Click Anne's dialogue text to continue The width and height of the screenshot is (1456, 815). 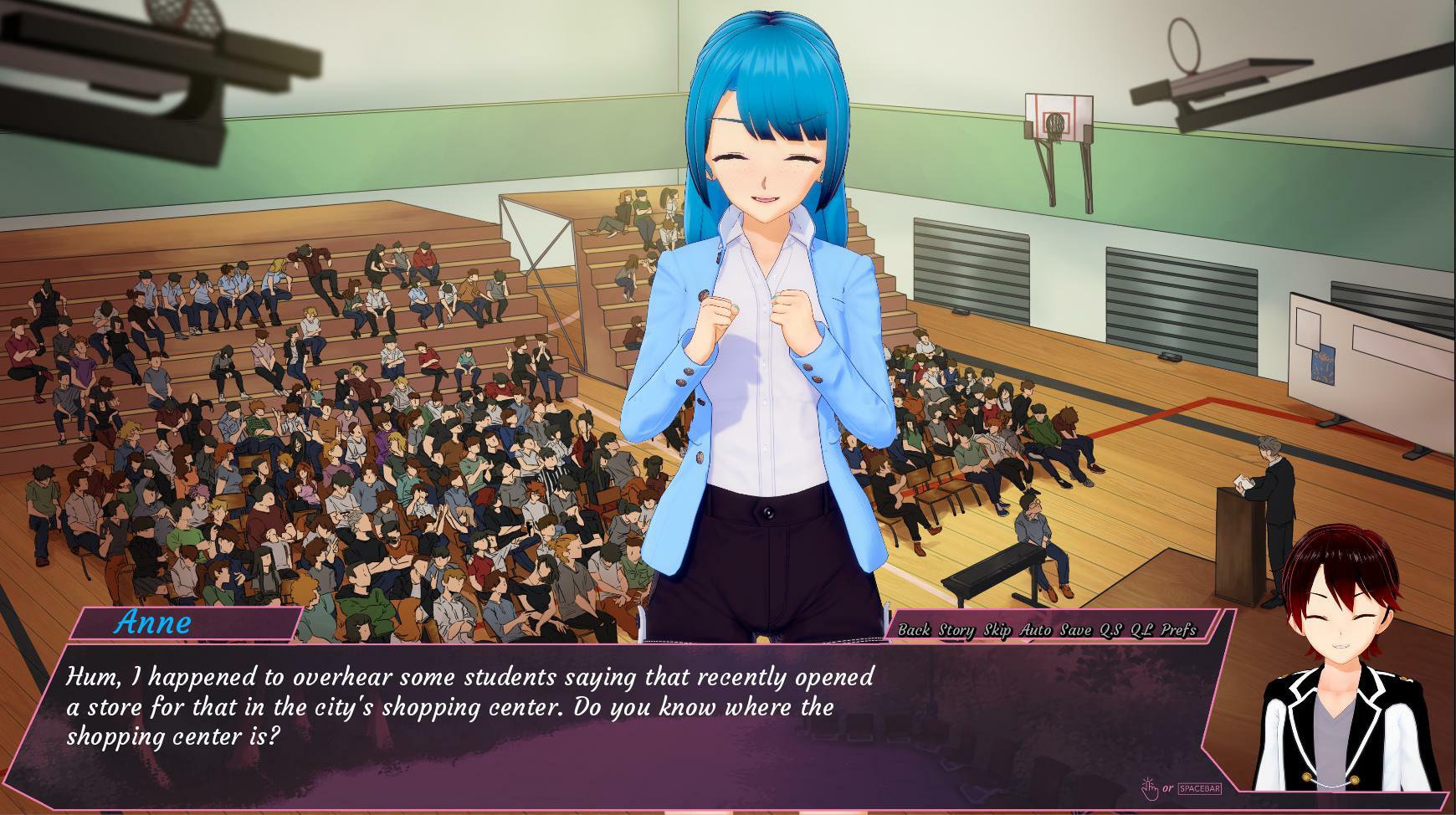pos(469,706)
